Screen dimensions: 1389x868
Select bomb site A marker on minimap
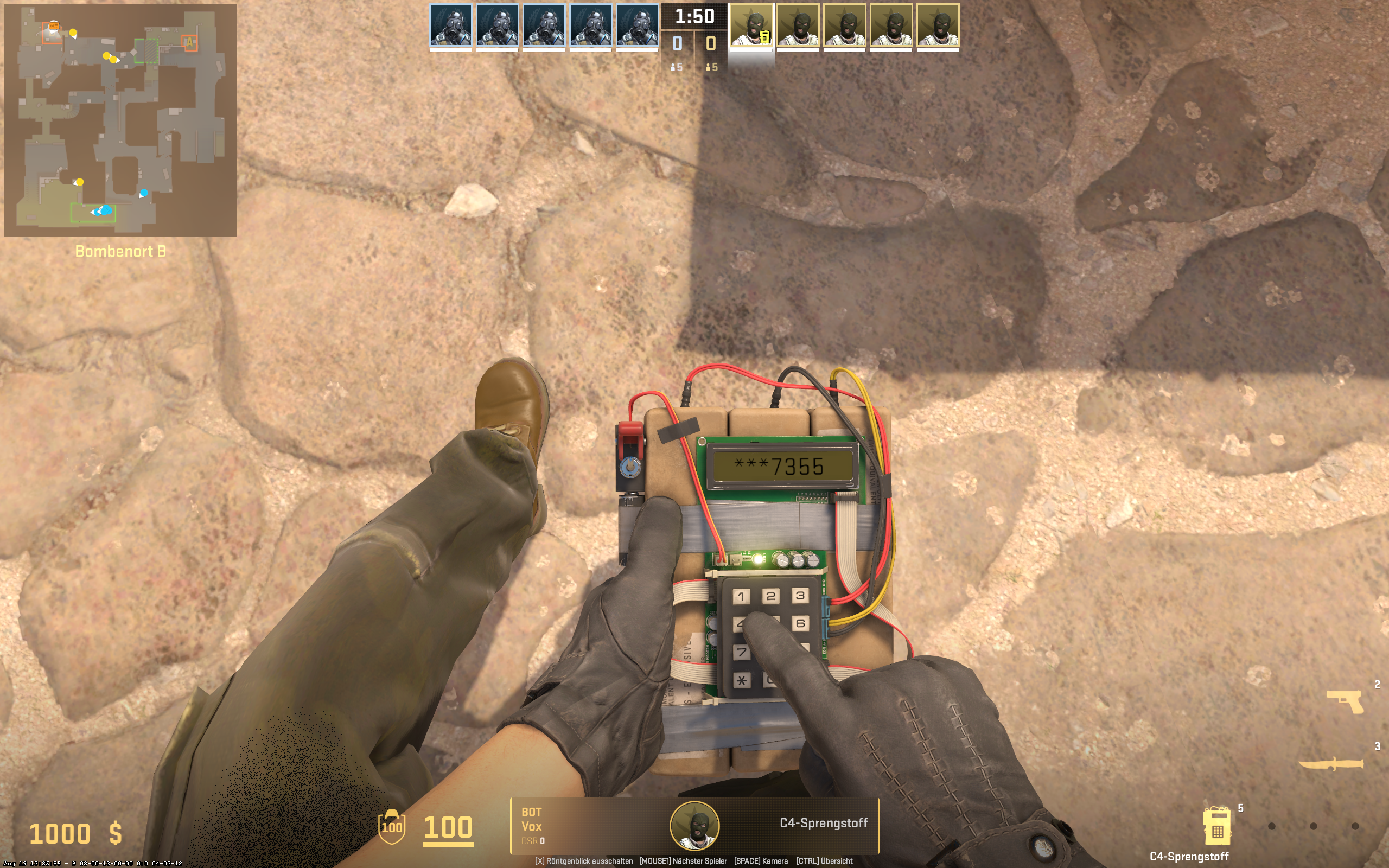point(189,42)
